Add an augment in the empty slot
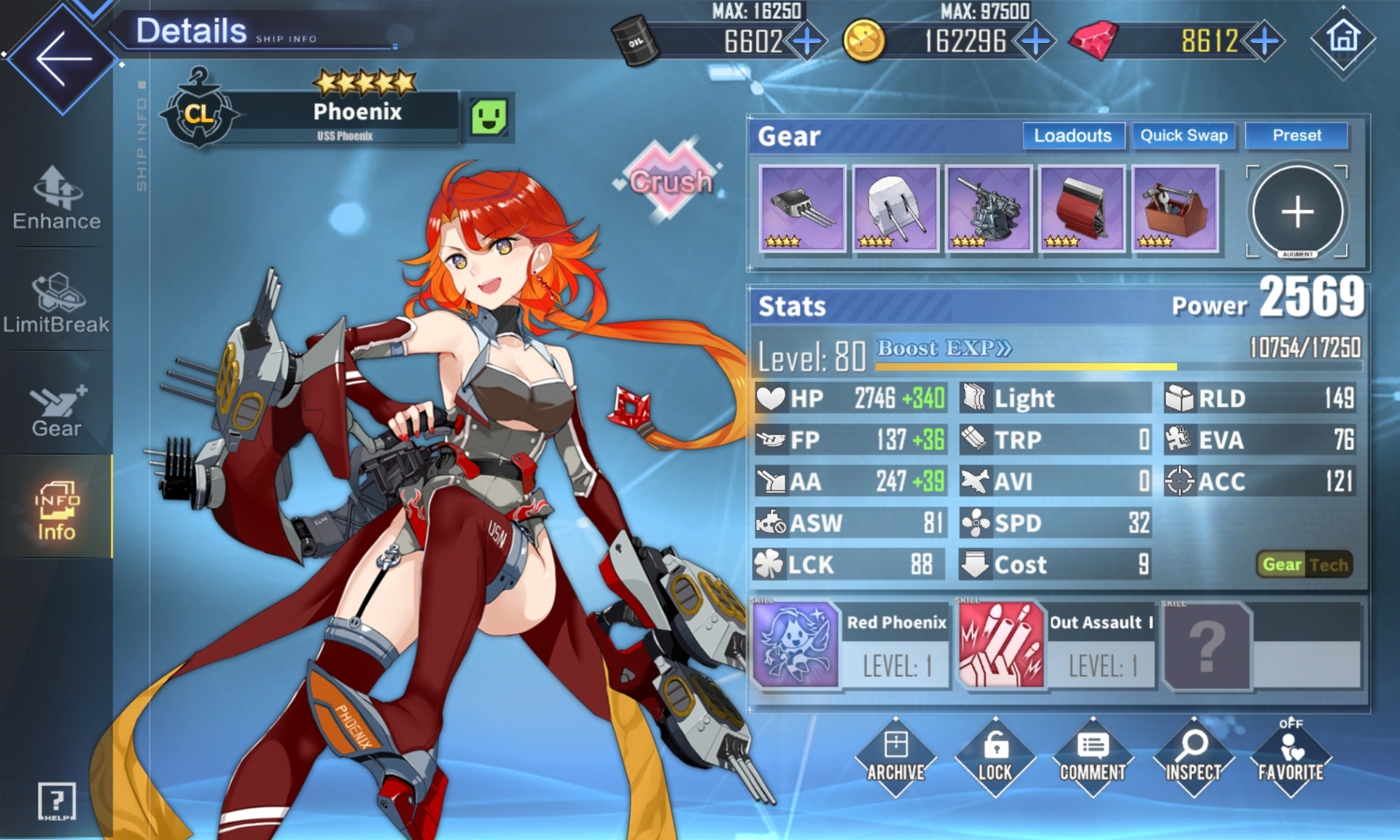This screenshot has width=1400, height=840. (x=1297, y=212)
